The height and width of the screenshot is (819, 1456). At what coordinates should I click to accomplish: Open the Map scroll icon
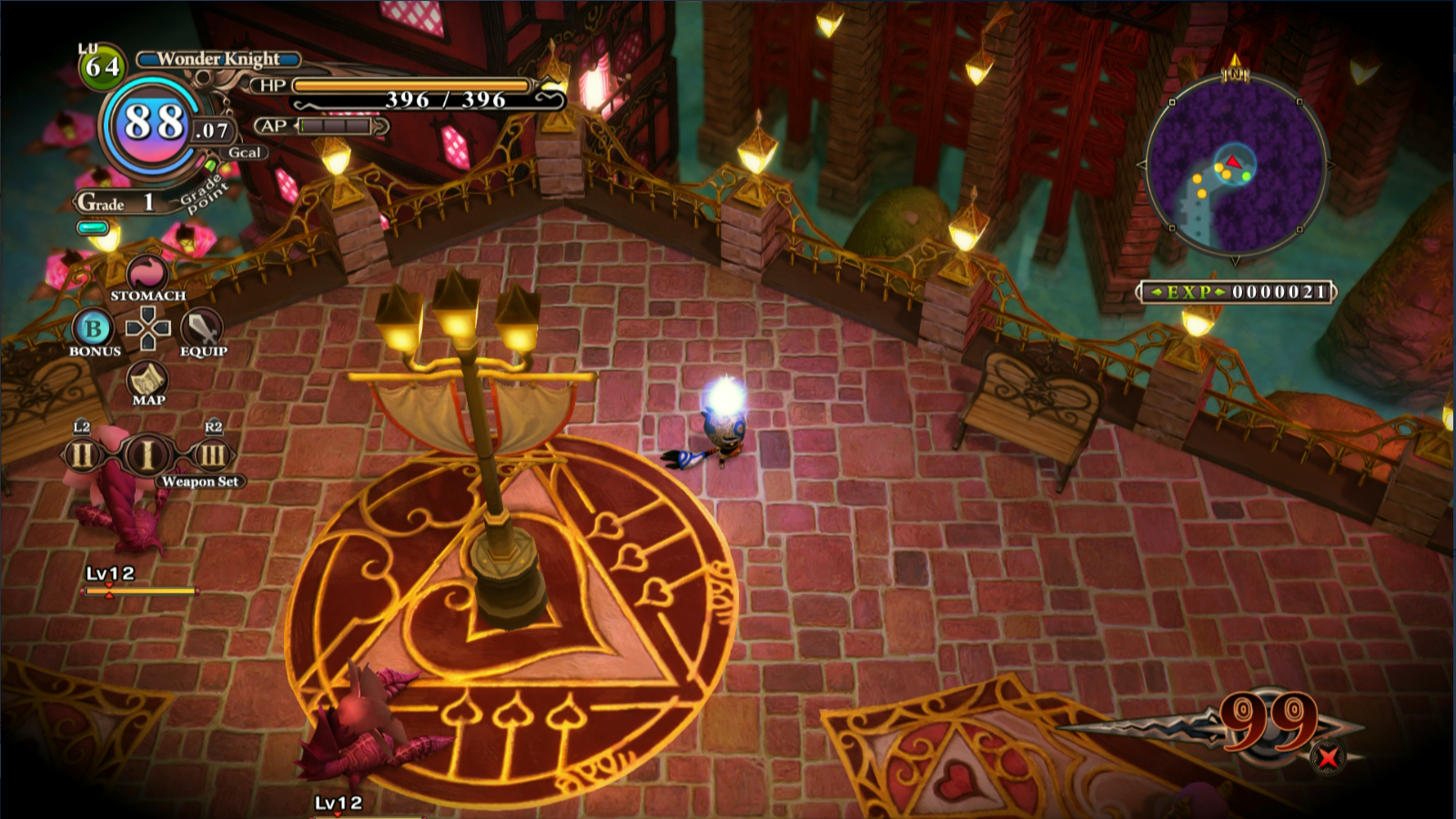(147, 379)
